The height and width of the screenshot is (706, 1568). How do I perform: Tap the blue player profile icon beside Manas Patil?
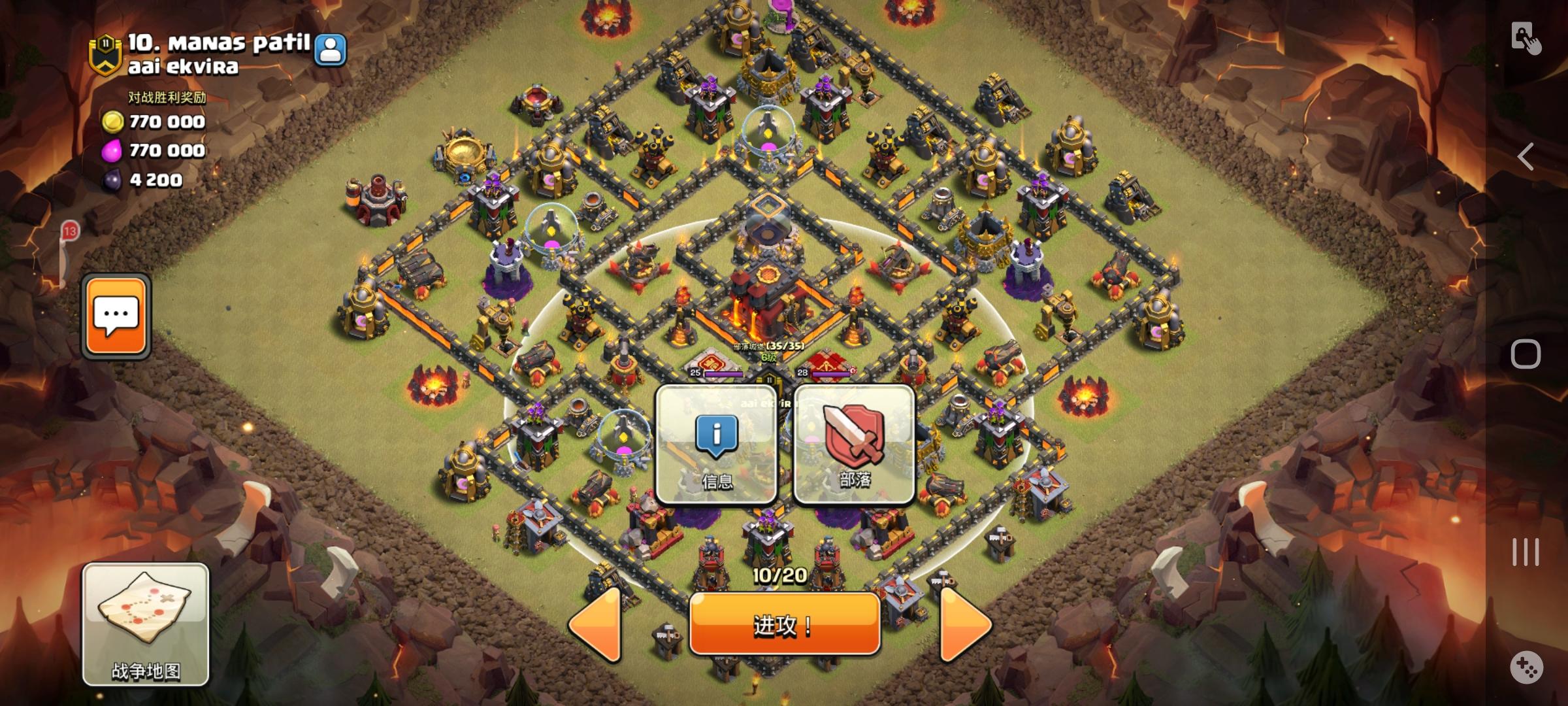tap(332, 48)
